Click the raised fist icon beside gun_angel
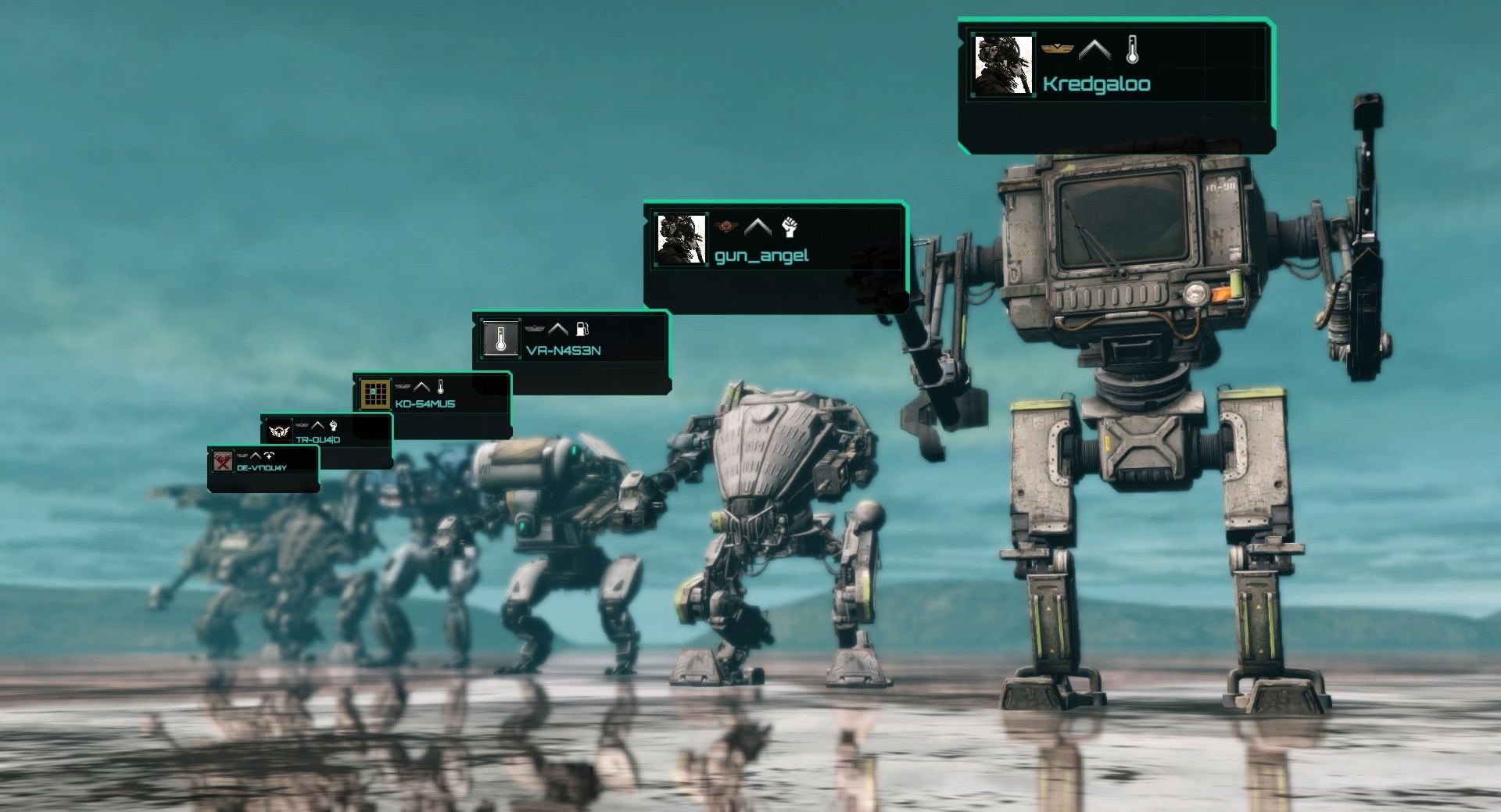 tap(790, 227)
